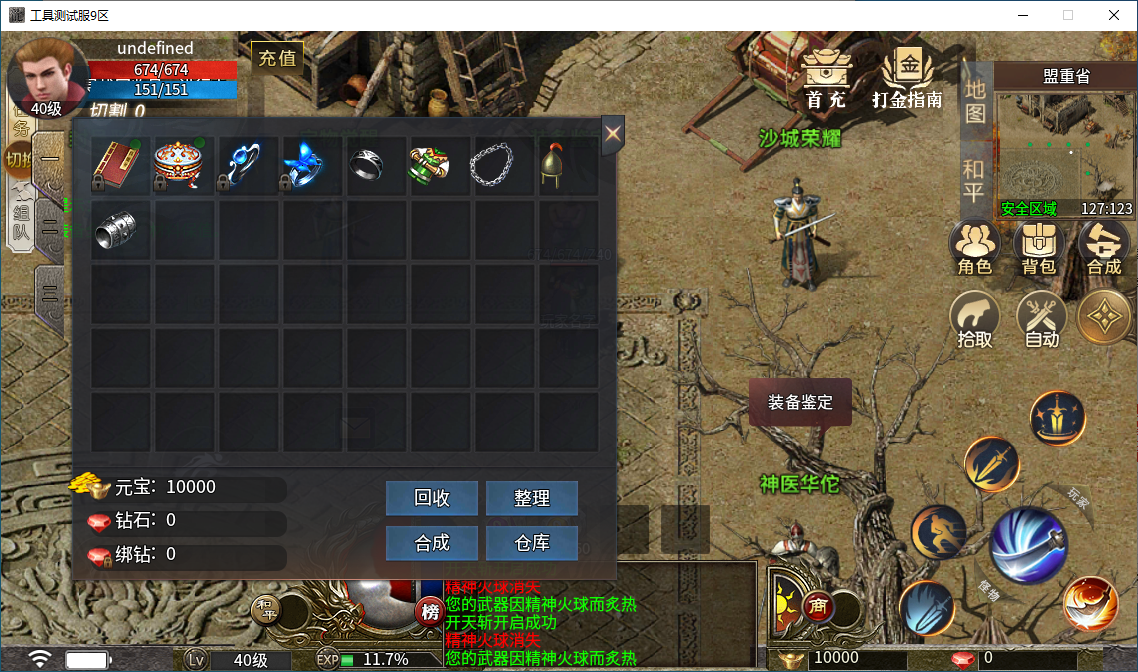Click the 装备鉴定 equipment appraisal button
This screenshot has width=1138, height=672.
pyautogui.click(x=800, y=403)
